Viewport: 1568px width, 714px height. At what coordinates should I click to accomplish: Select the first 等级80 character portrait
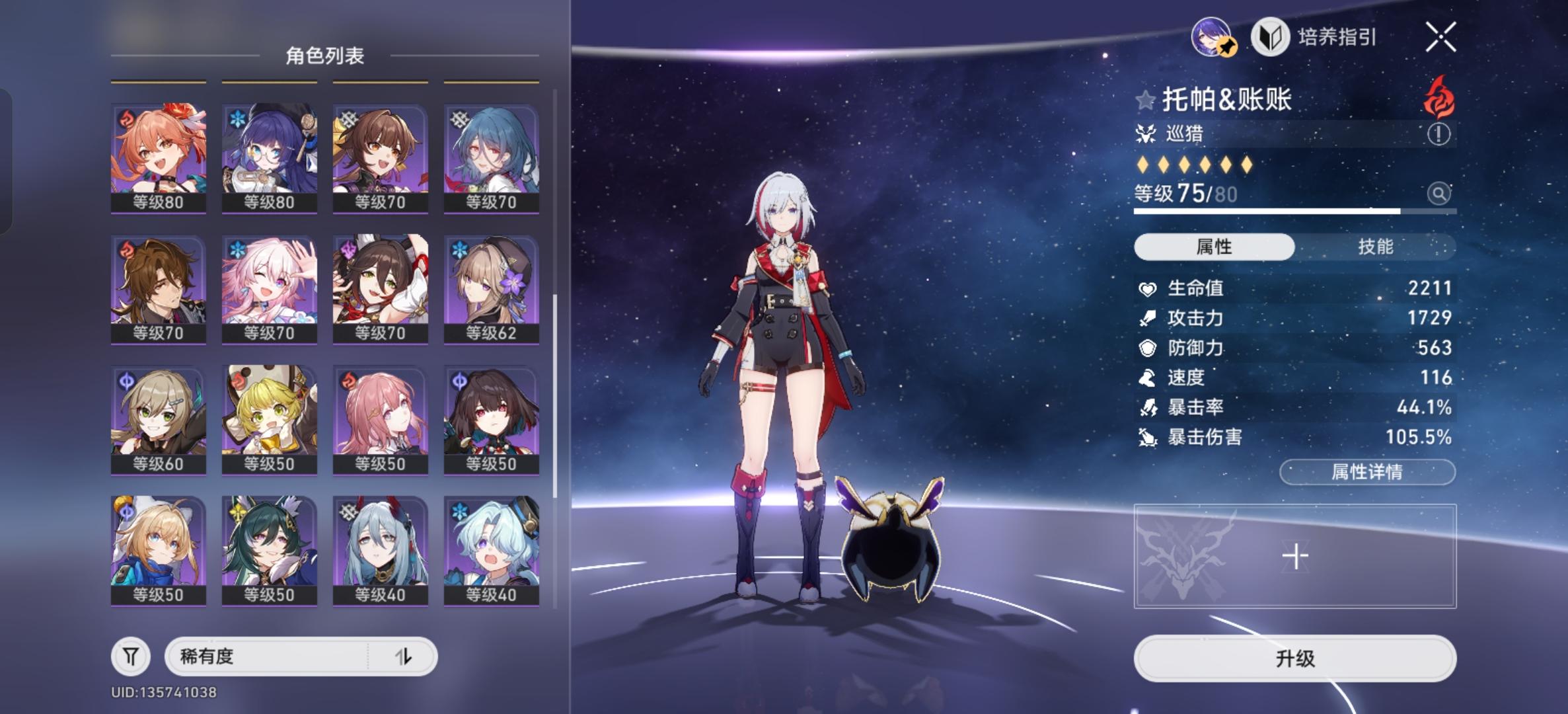coord(159,152)
